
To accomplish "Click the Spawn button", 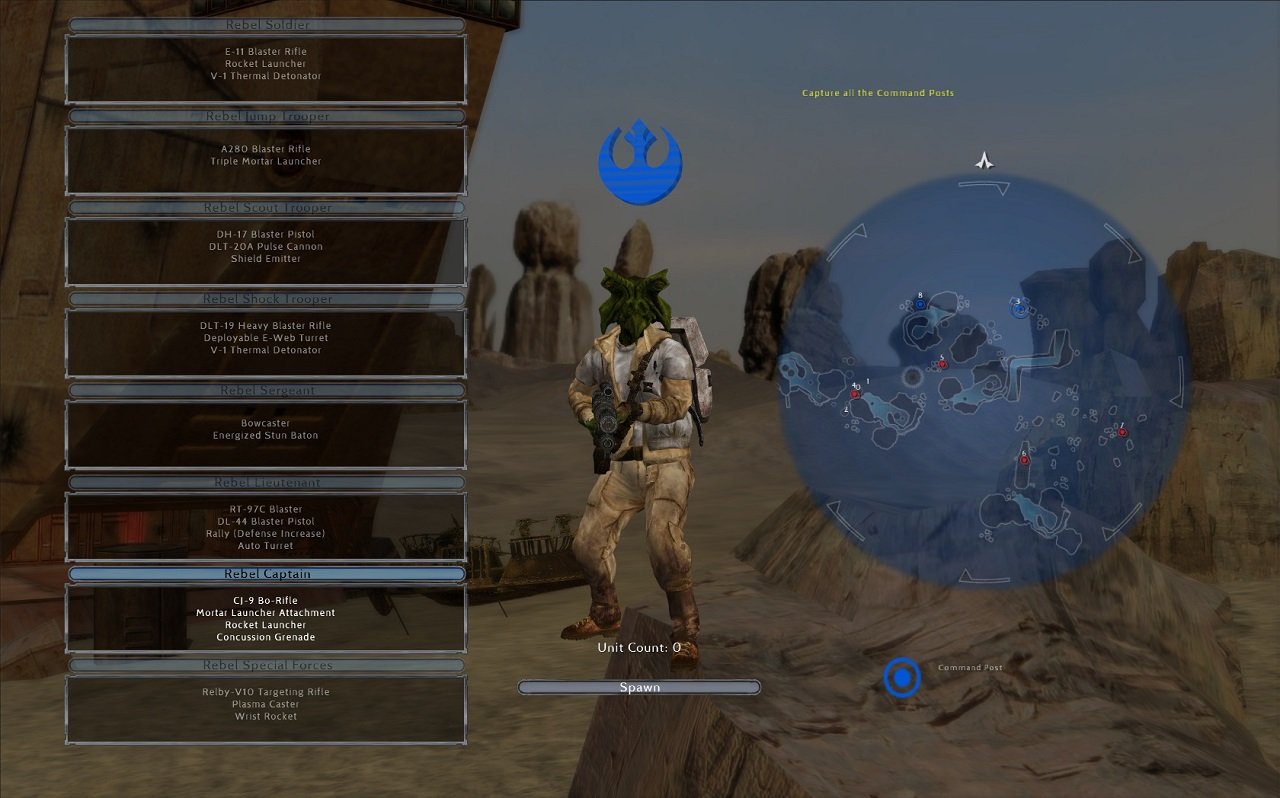I will tap(639, 687).
